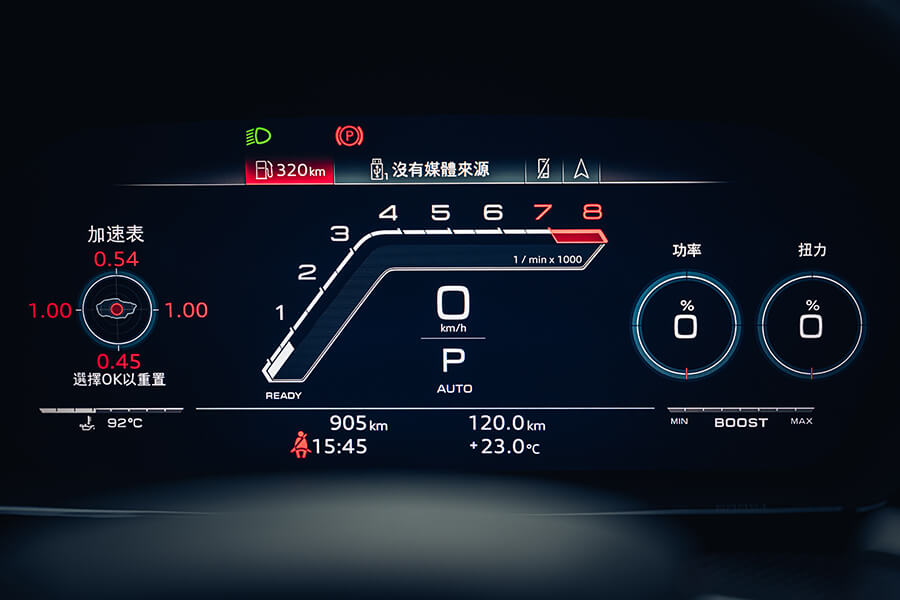Select the phone tab with crossed-out icon
The image size is (900, 600).
tap(543, 169)
